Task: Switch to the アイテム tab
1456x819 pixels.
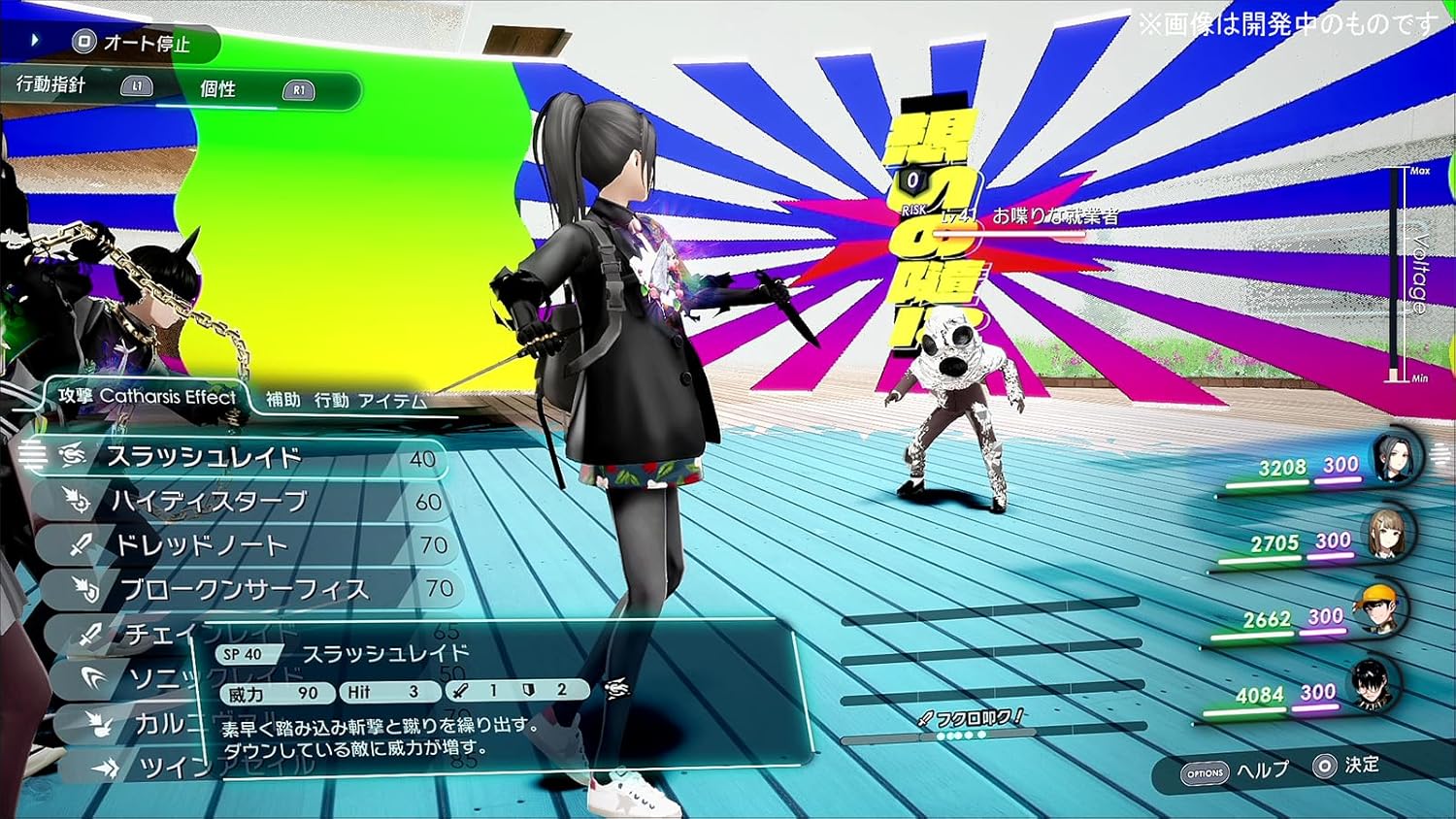Action: pos(394,398)
